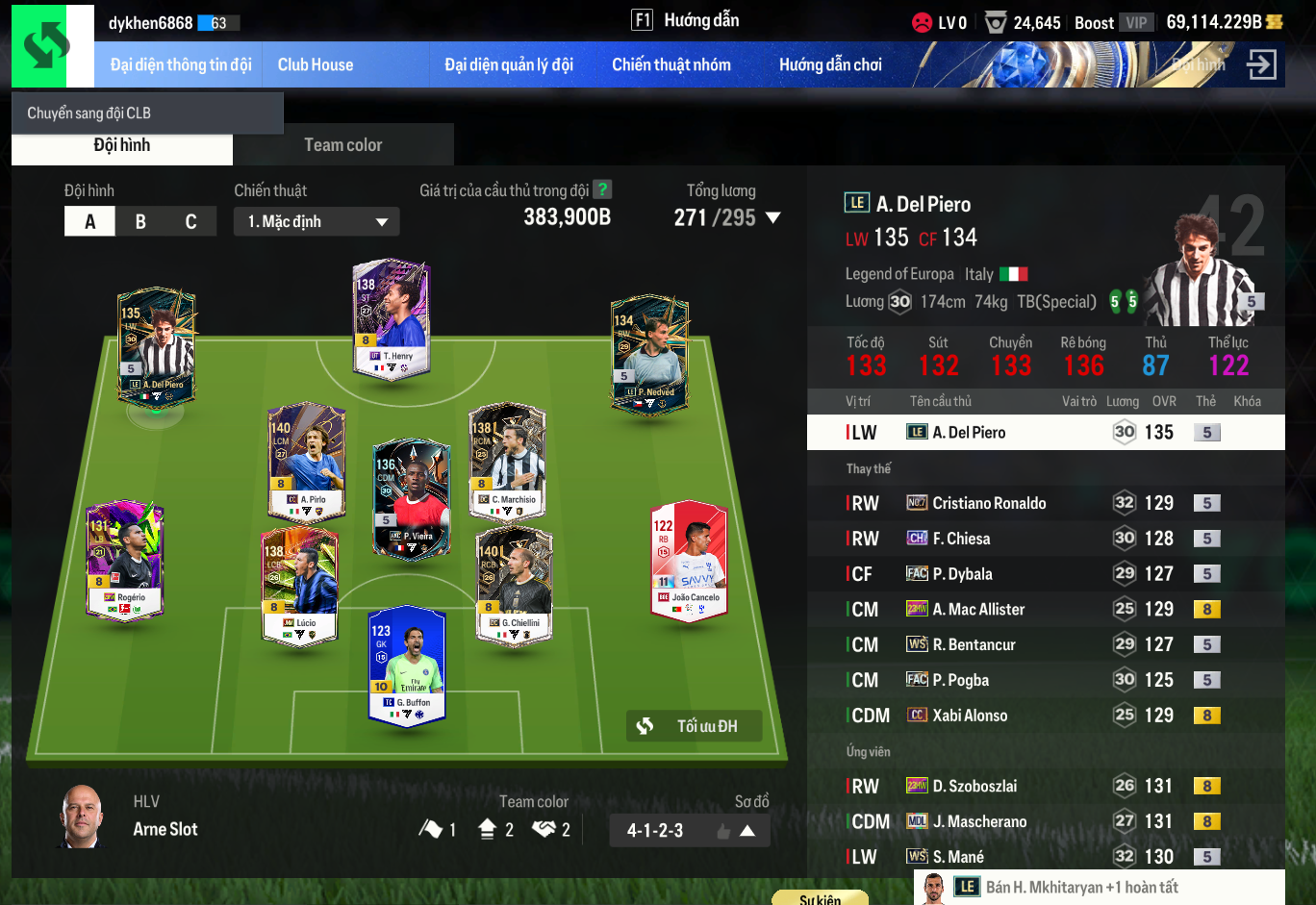
Task: Click the exit door icon
Action: point(1261,64)
